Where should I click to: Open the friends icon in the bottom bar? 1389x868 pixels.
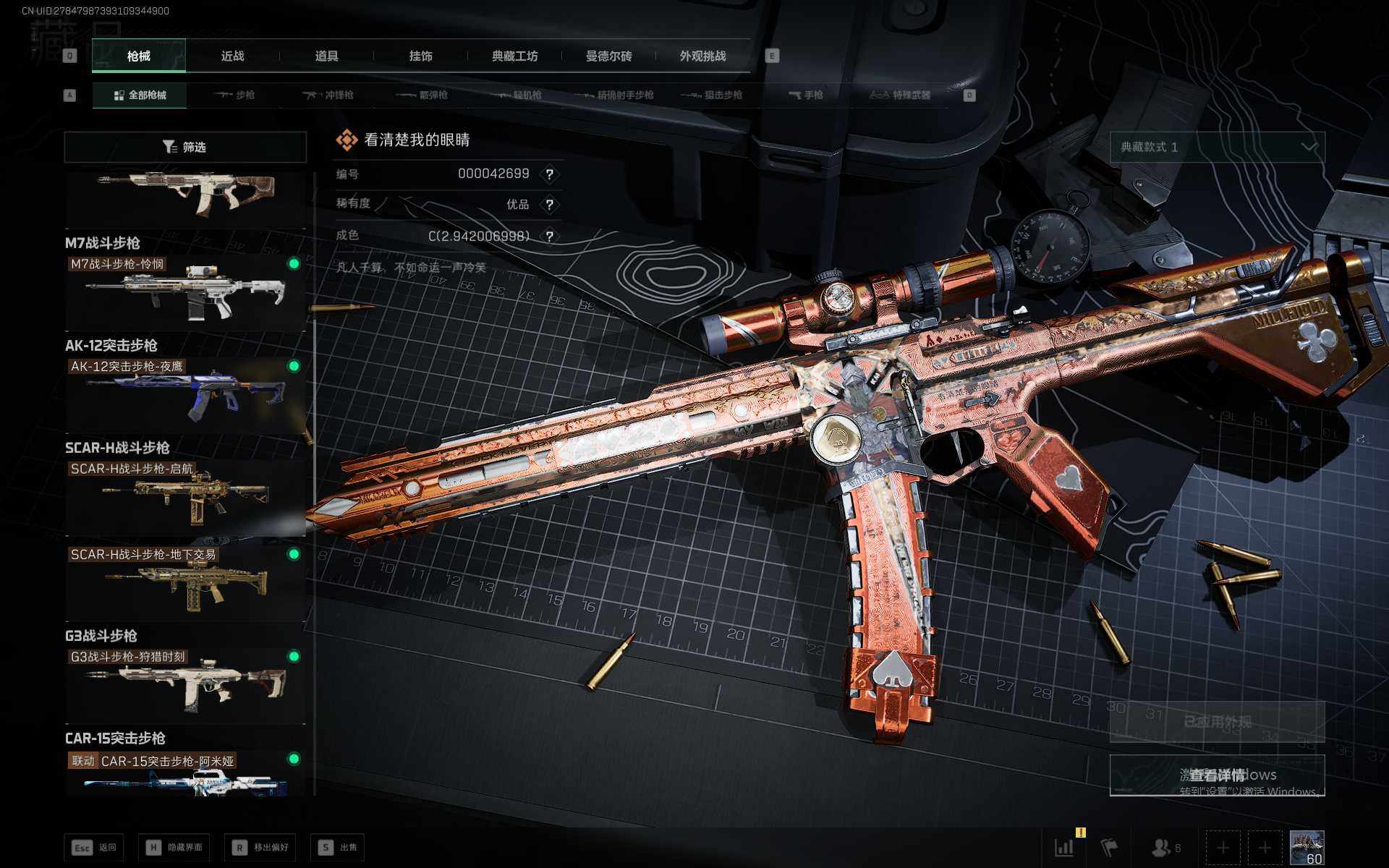(1163, 847)
